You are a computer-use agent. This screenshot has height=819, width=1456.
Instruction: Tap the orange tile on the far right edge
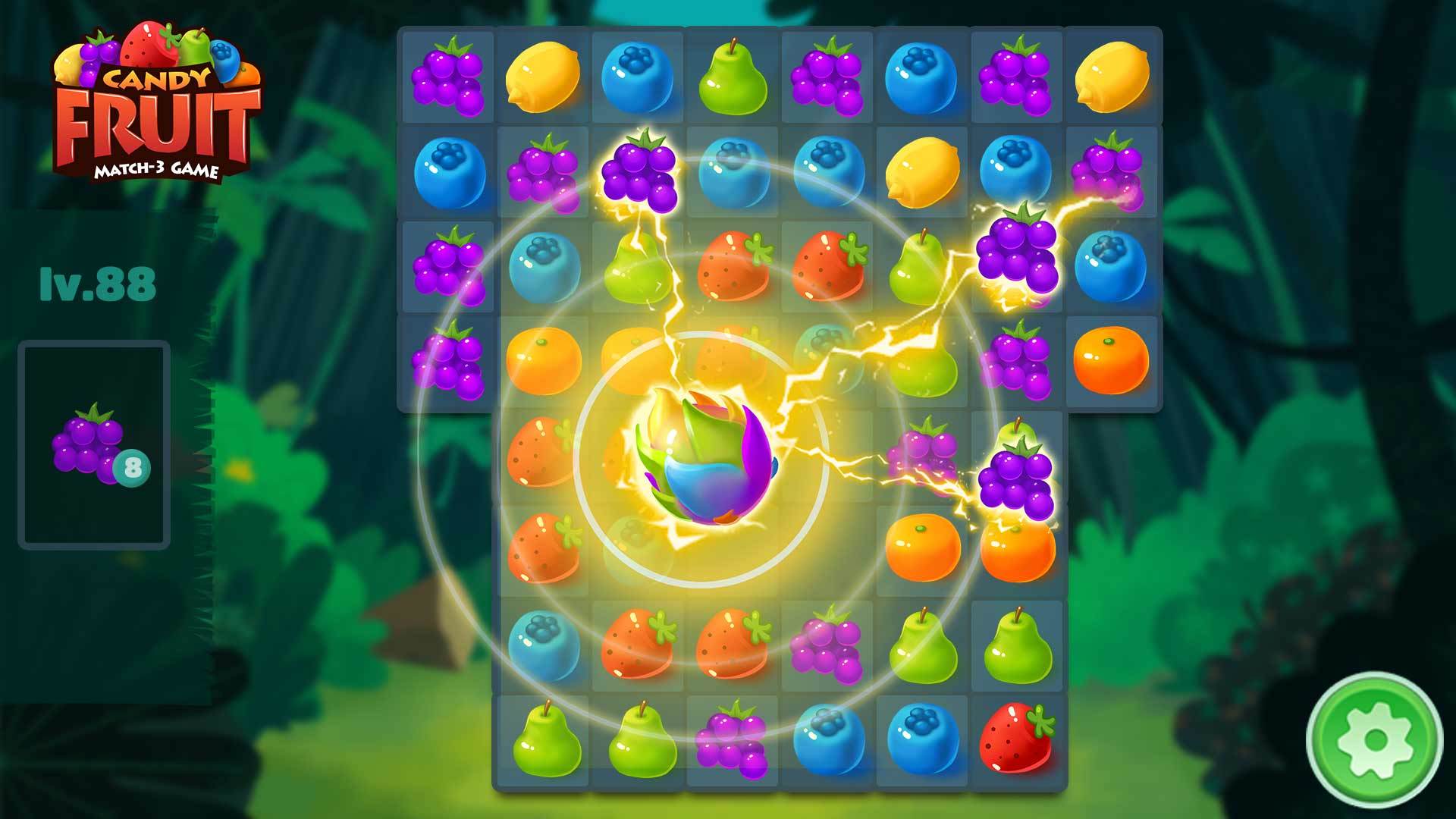[x=1111, y=360]
